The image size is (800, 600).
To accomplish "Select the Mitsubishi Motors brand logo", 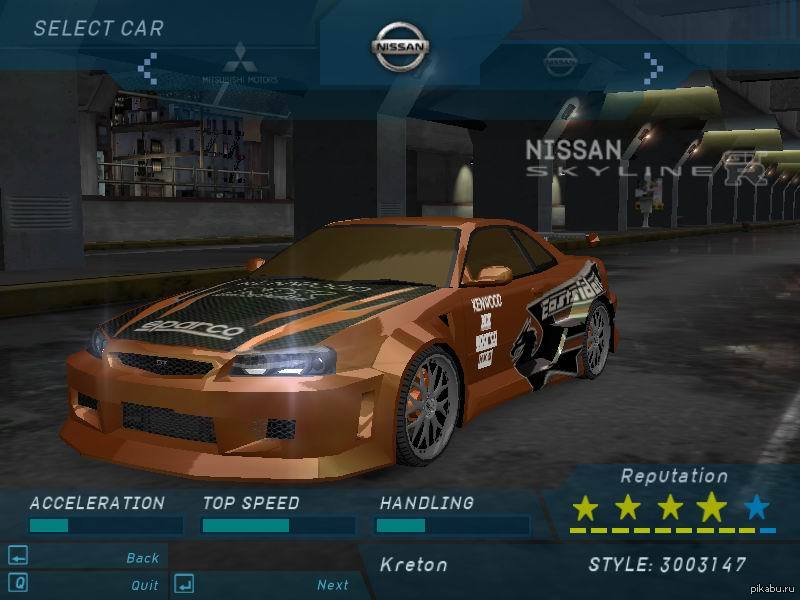I will (x=240, y=63).
